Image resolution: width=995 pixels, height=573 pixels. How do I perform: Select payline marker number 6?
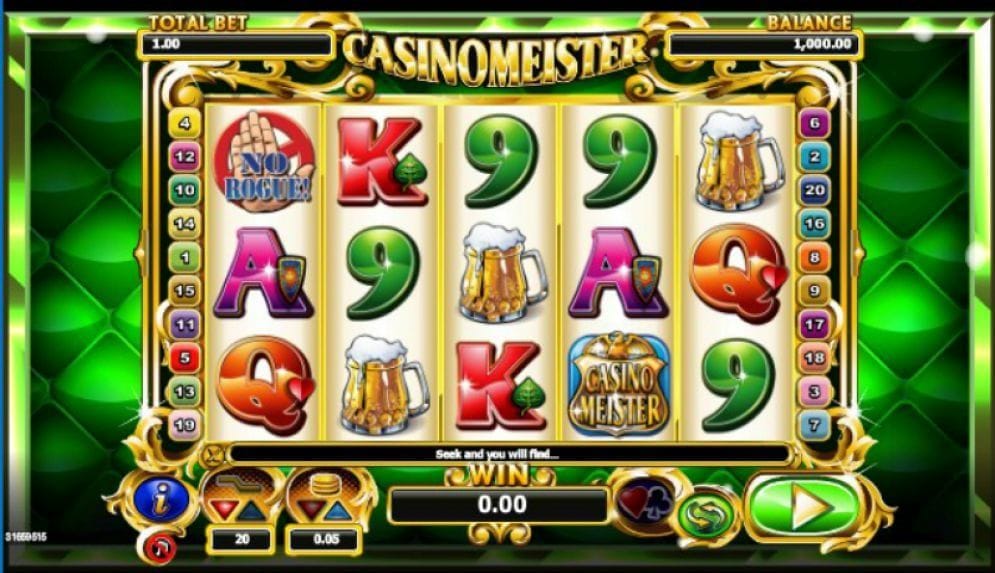pyautogui.click(x=813, y=123)
